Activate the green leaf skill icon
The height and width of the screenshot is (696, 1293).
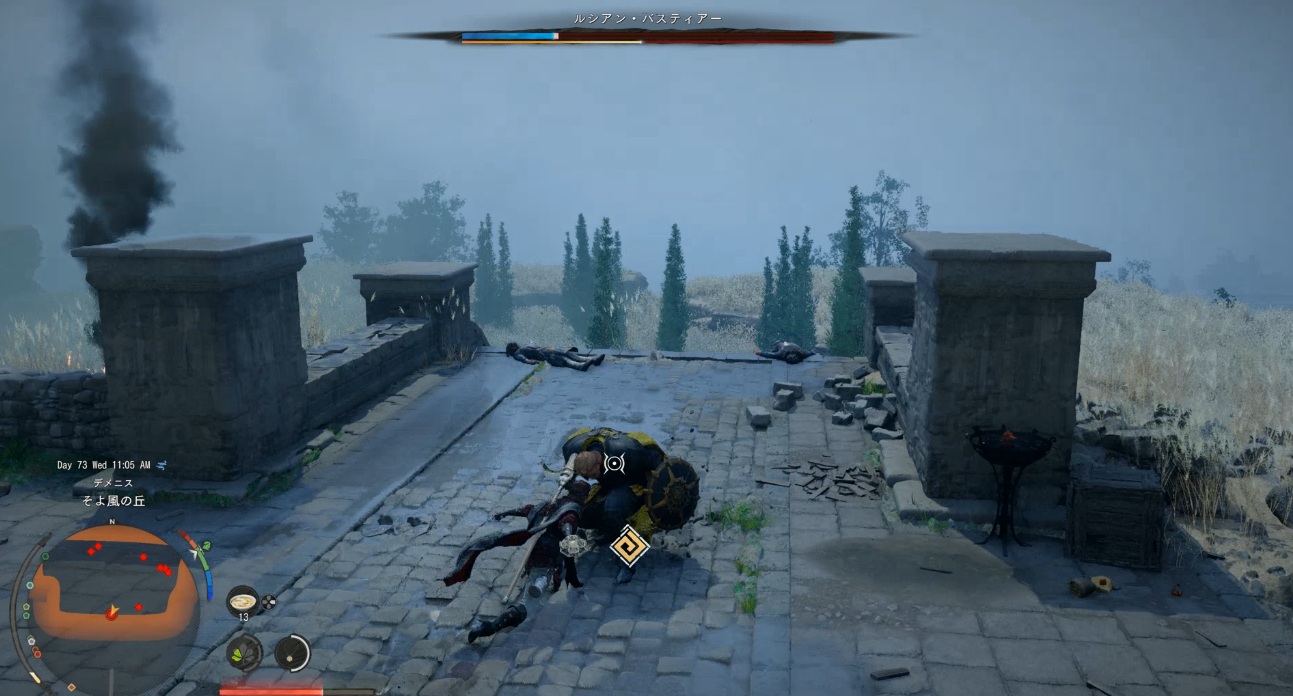(243, 653)
